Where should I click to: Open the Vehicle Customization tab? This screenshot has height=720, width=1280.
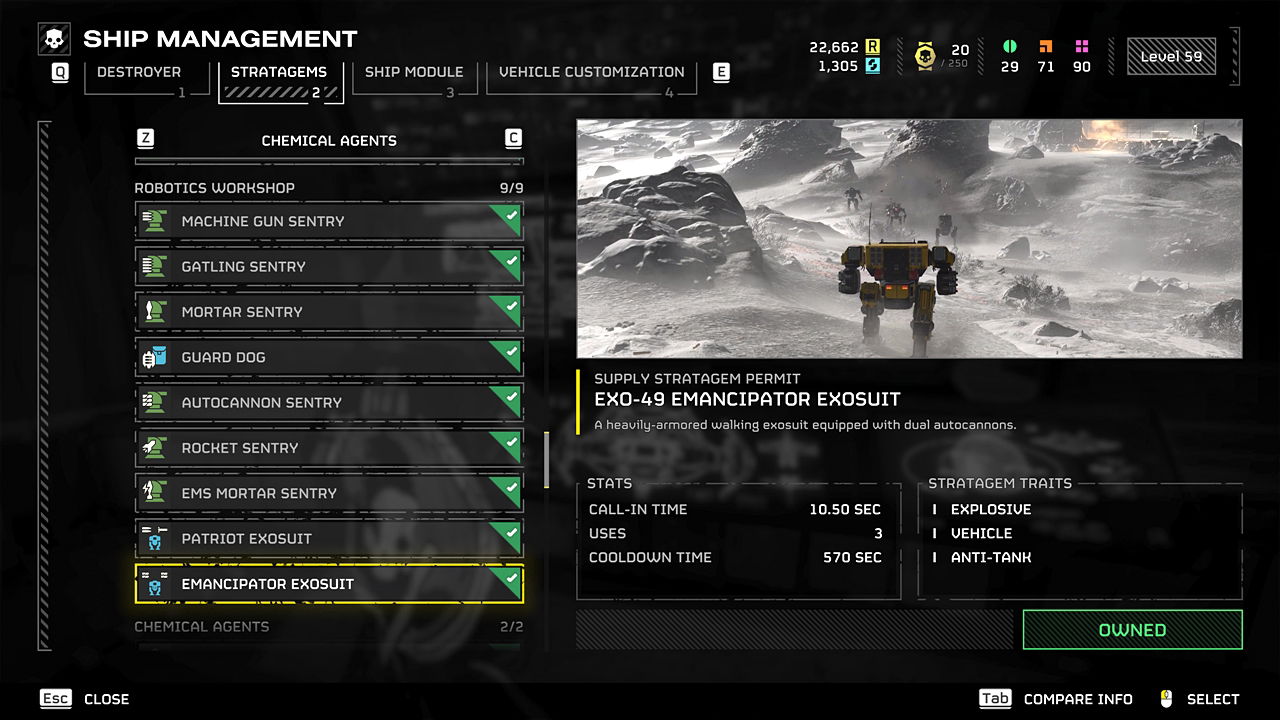click(591, 73)
